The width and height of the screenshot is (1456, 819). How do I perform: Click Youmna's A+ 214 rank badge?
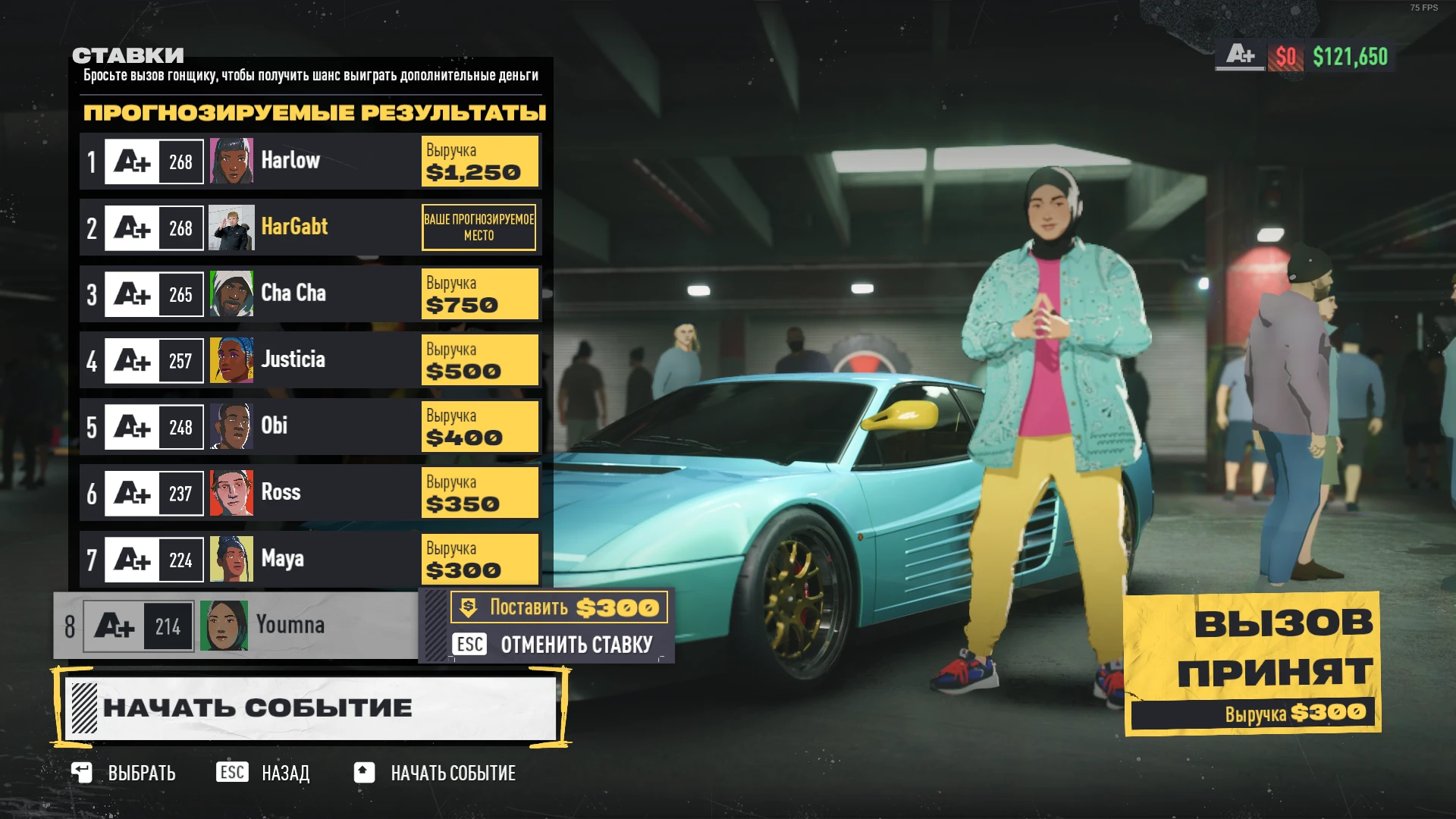[x=136, y=625]
